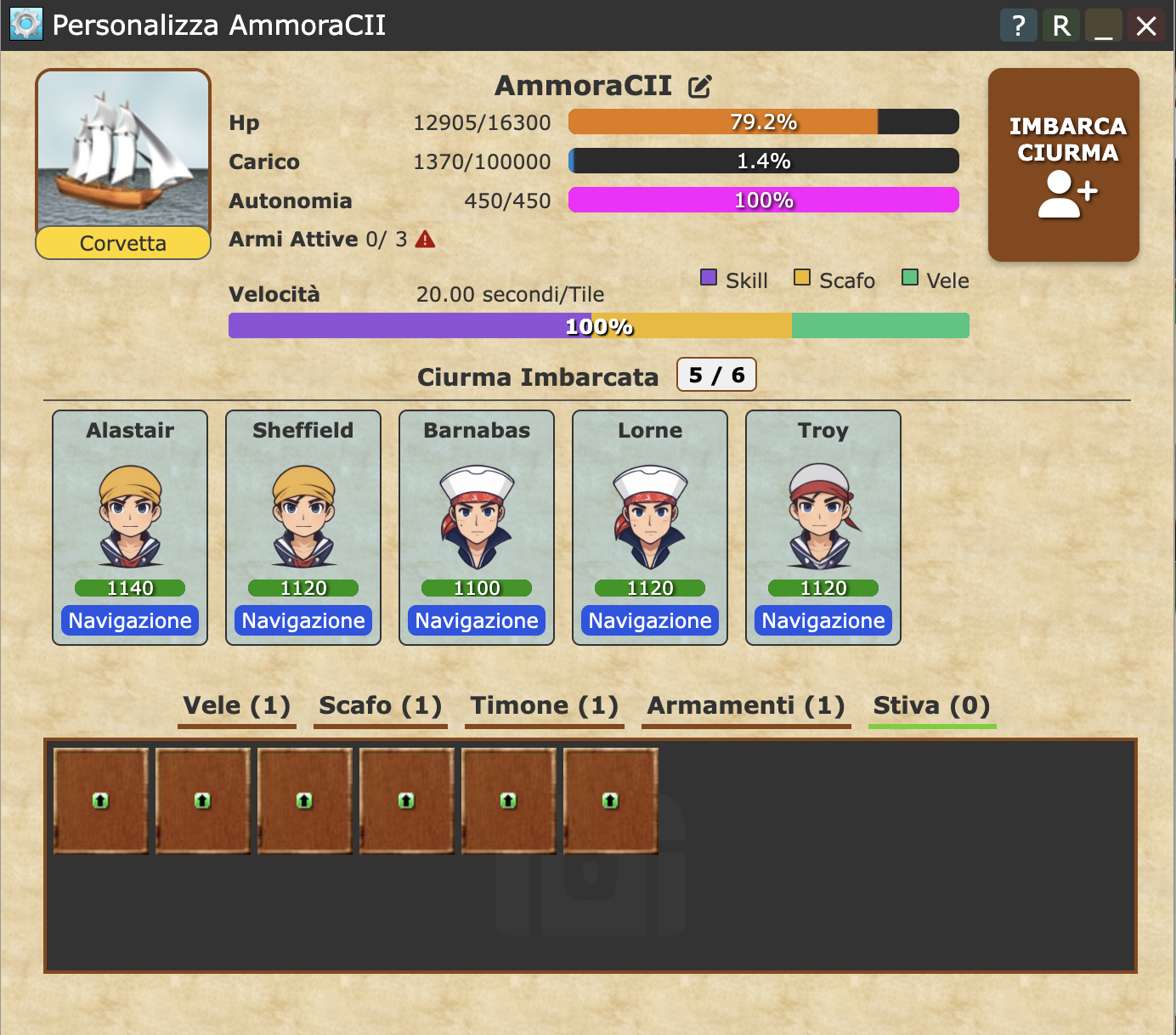Open Navigazione skill for Alastair

click(129, 620)
